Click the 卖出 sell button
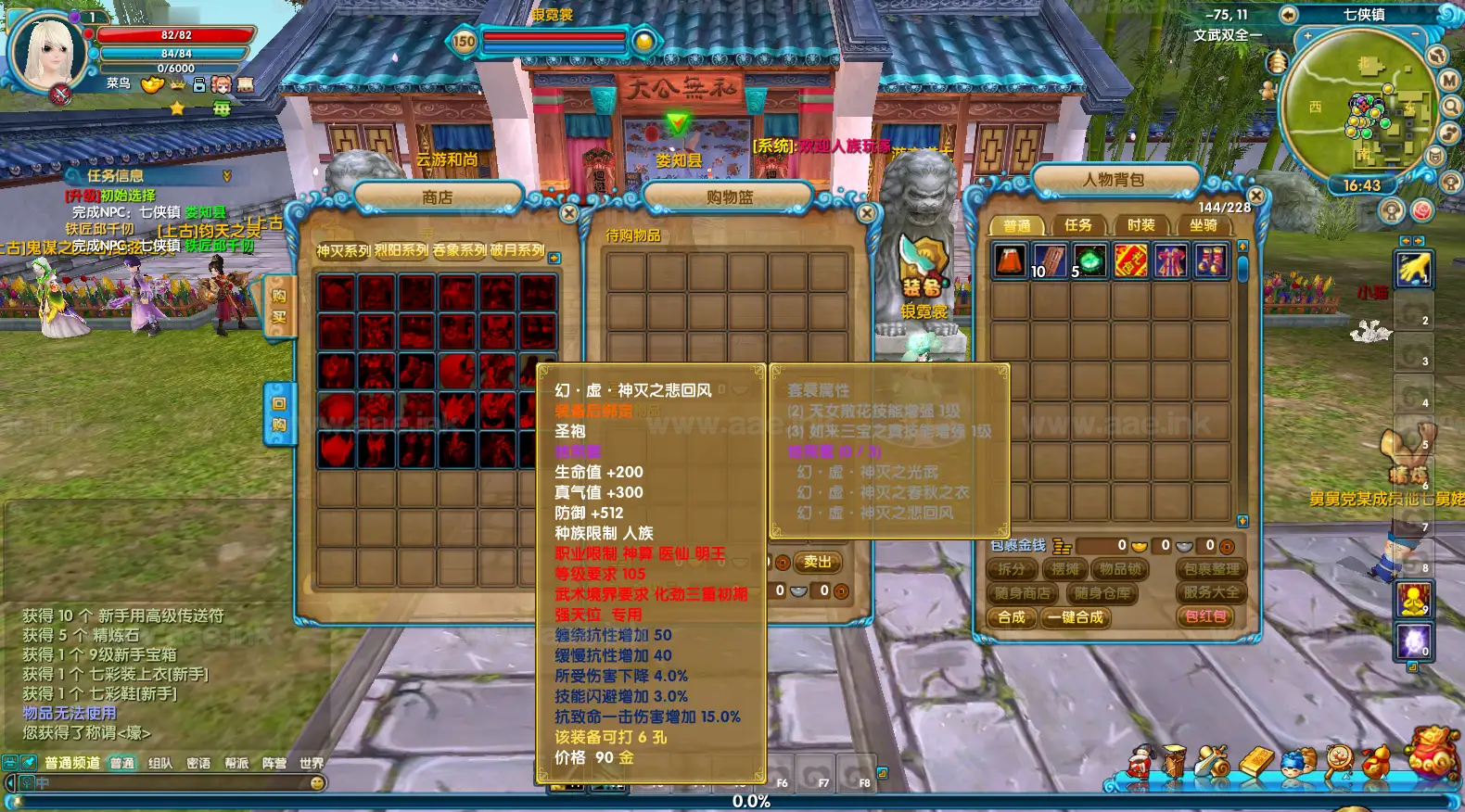The image size is (1465, 812). pos(820,563)
